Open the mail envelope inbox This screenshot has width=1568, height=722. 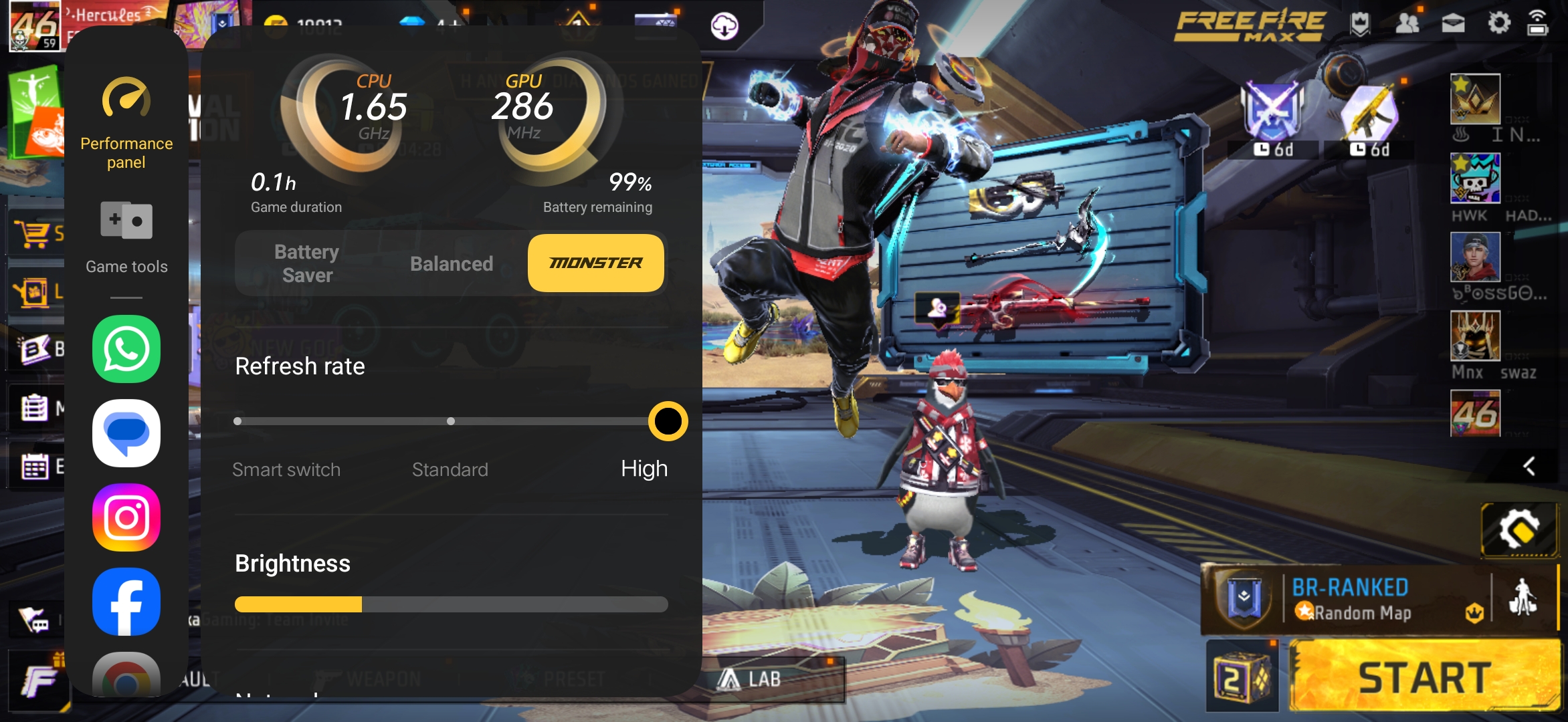(x=1453, y=24)
